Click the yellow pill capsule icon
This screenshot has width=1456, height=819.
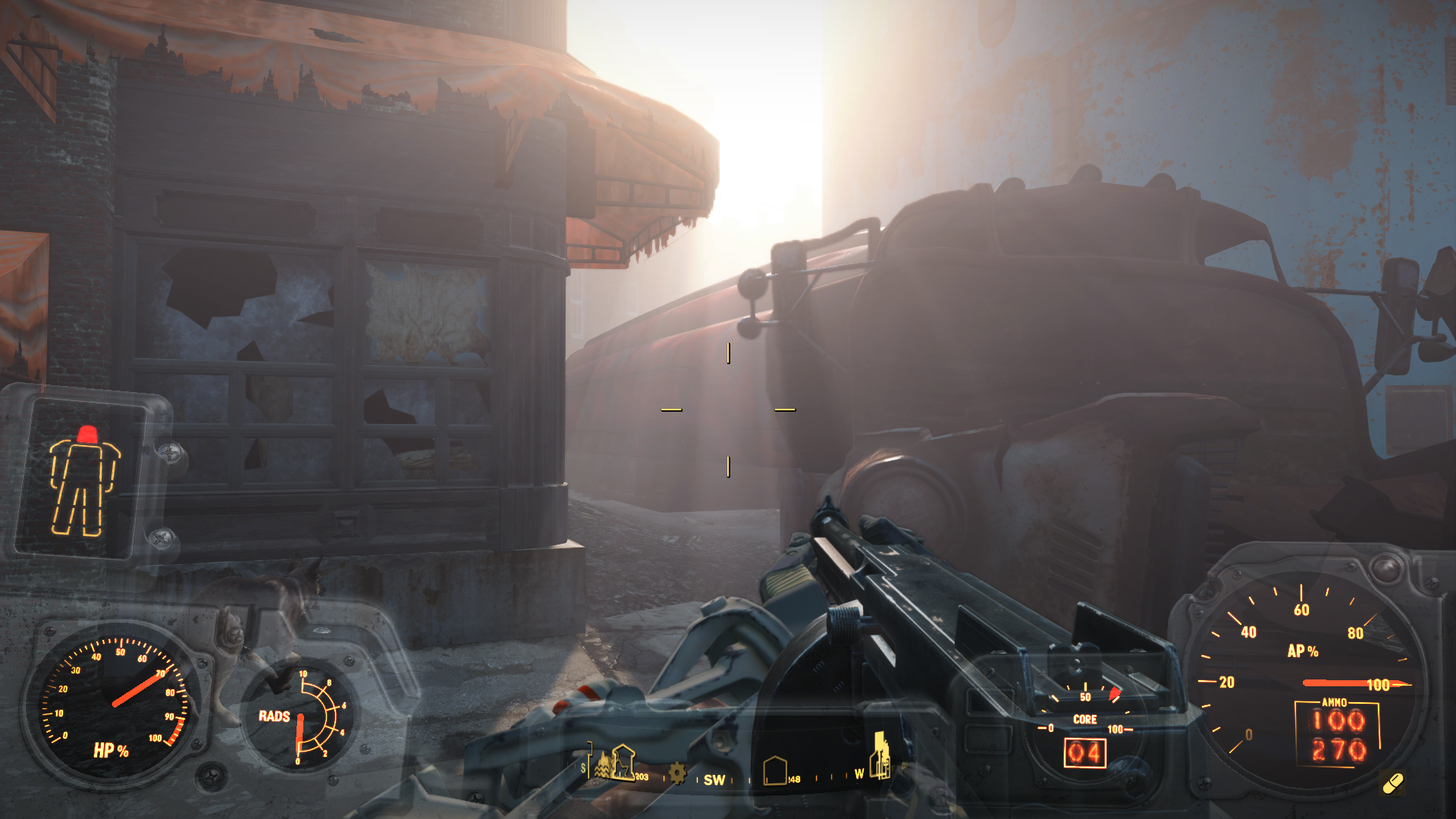(x=1392, y=783)
